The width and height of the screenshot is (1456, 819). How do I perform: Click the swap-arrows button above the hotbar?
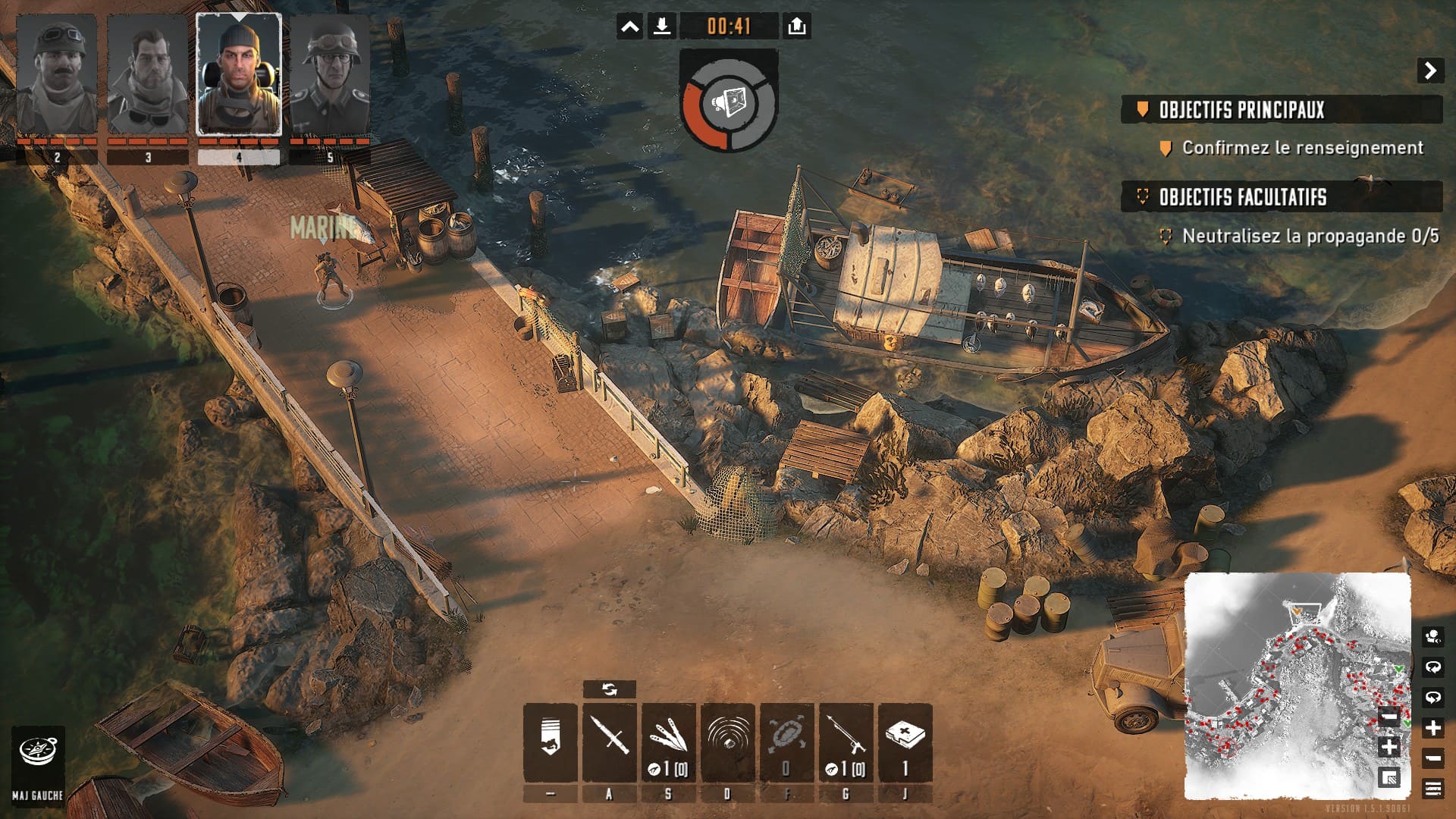[x=610, y=689]
